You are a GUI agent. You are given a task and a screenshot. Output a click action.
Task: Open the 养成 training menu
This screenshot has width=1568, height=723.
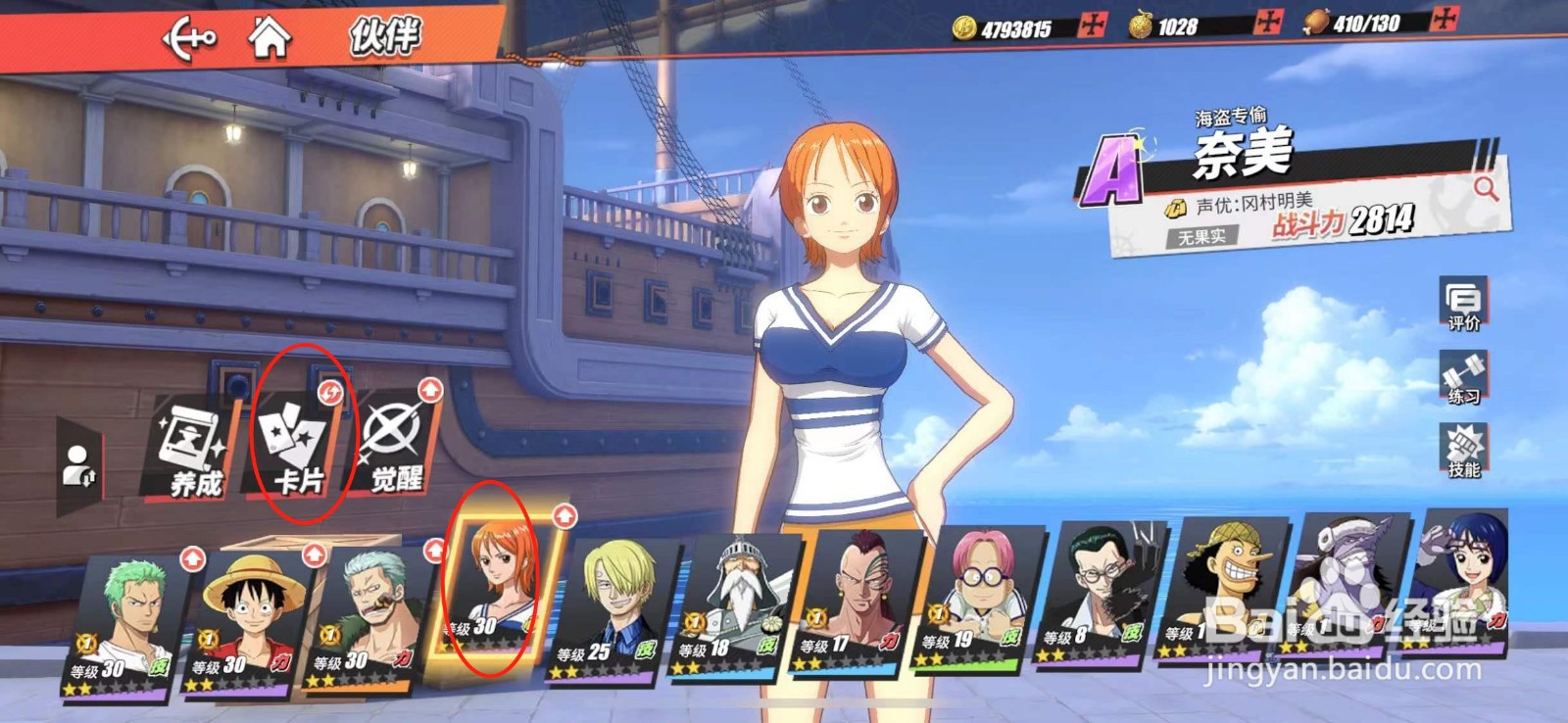pos(193,448)
